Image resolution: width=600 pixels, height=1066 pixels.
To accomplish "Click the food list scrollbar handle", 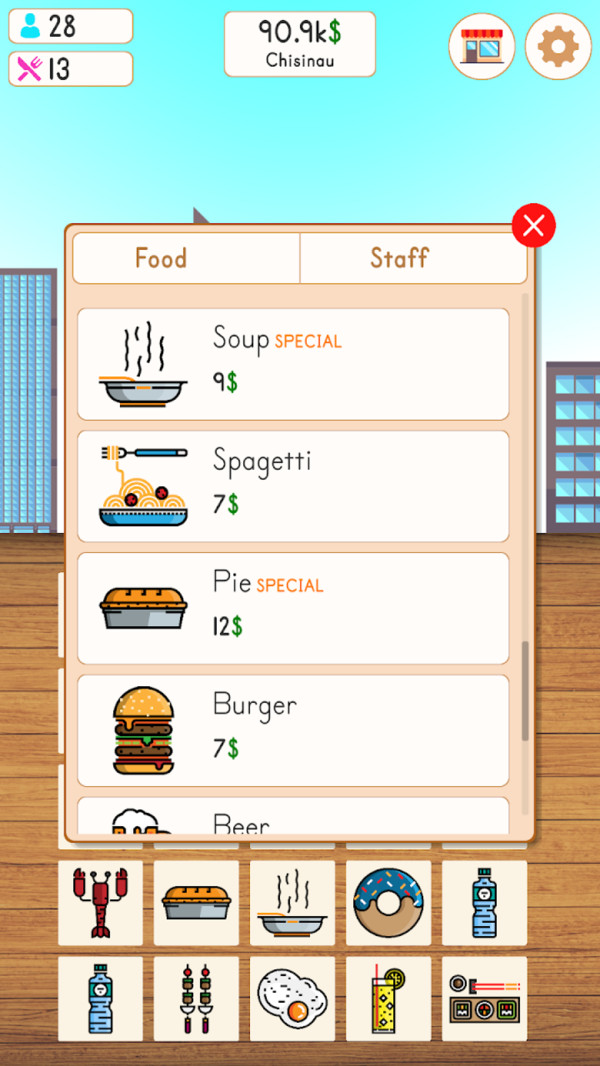I will [525, 690].
